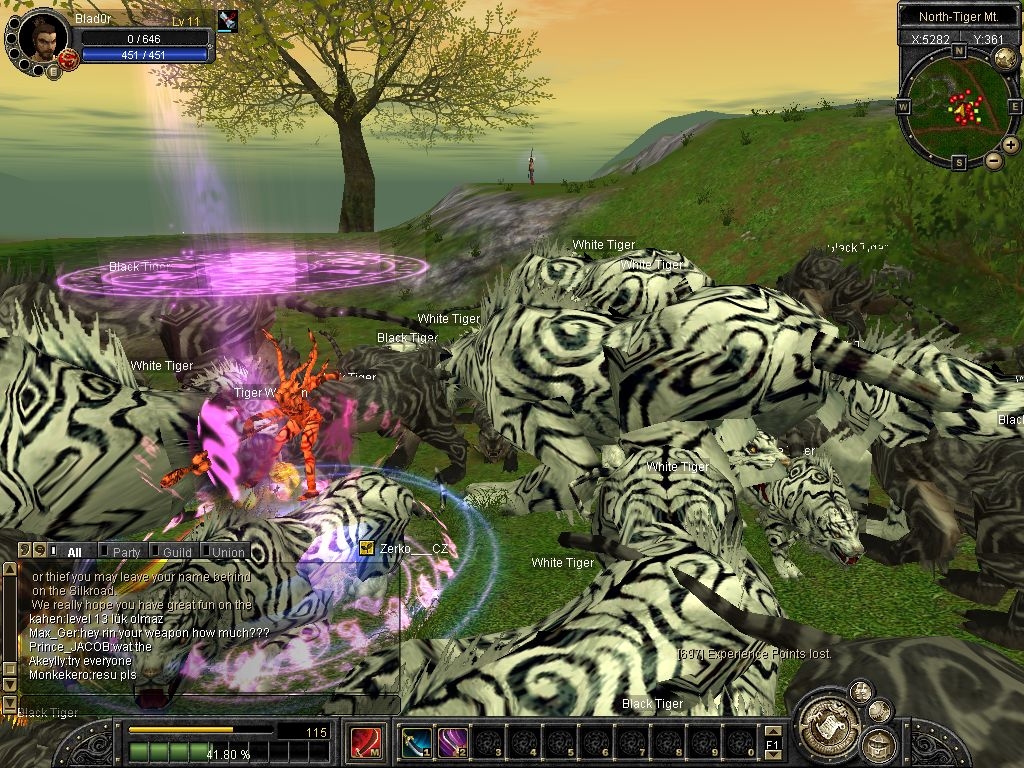Click the return scroll buff icon
Screen dimensions: 1024x768
click(x=228, y=21)
